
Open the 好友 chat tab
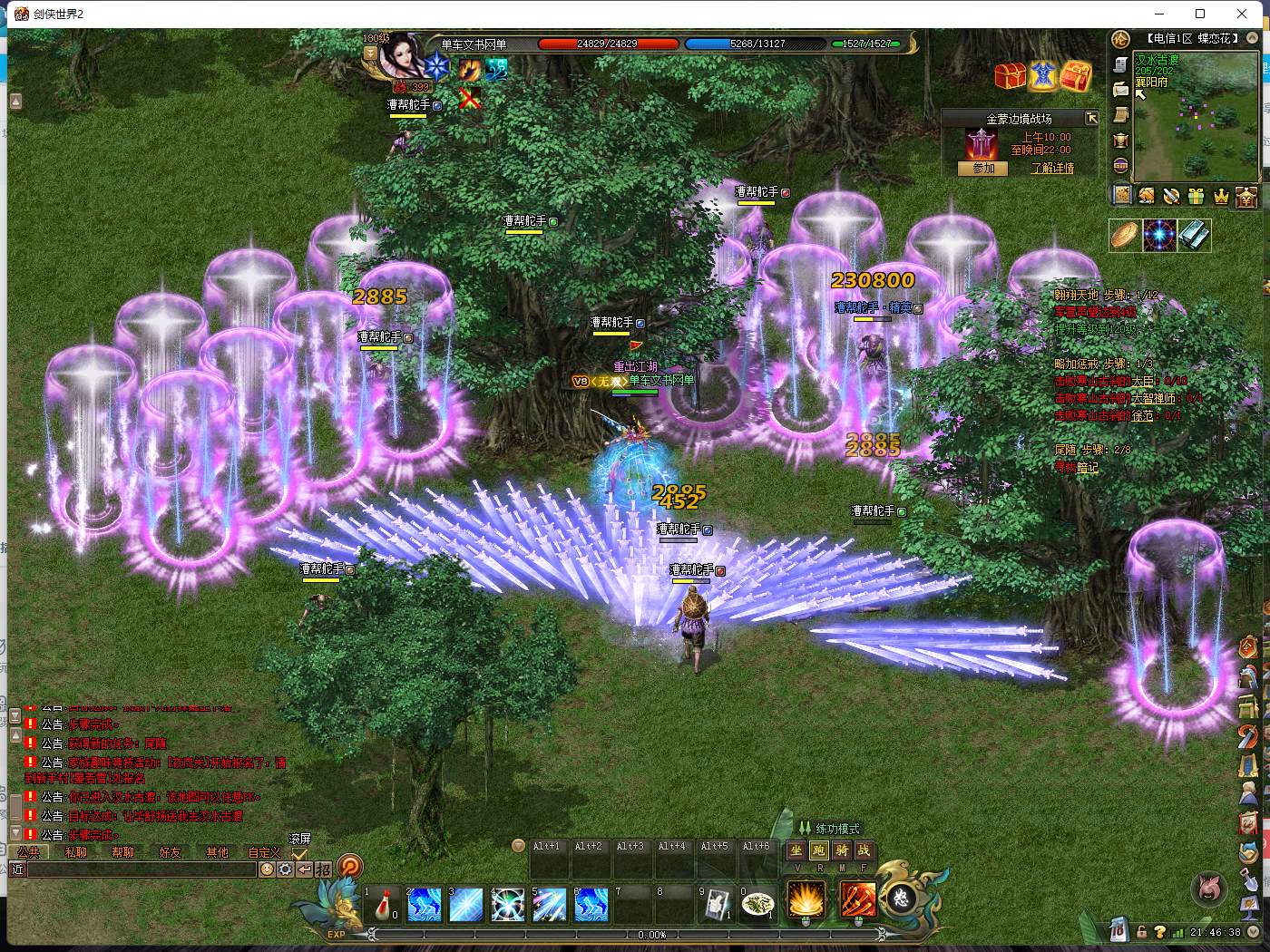tap(171, 852)
